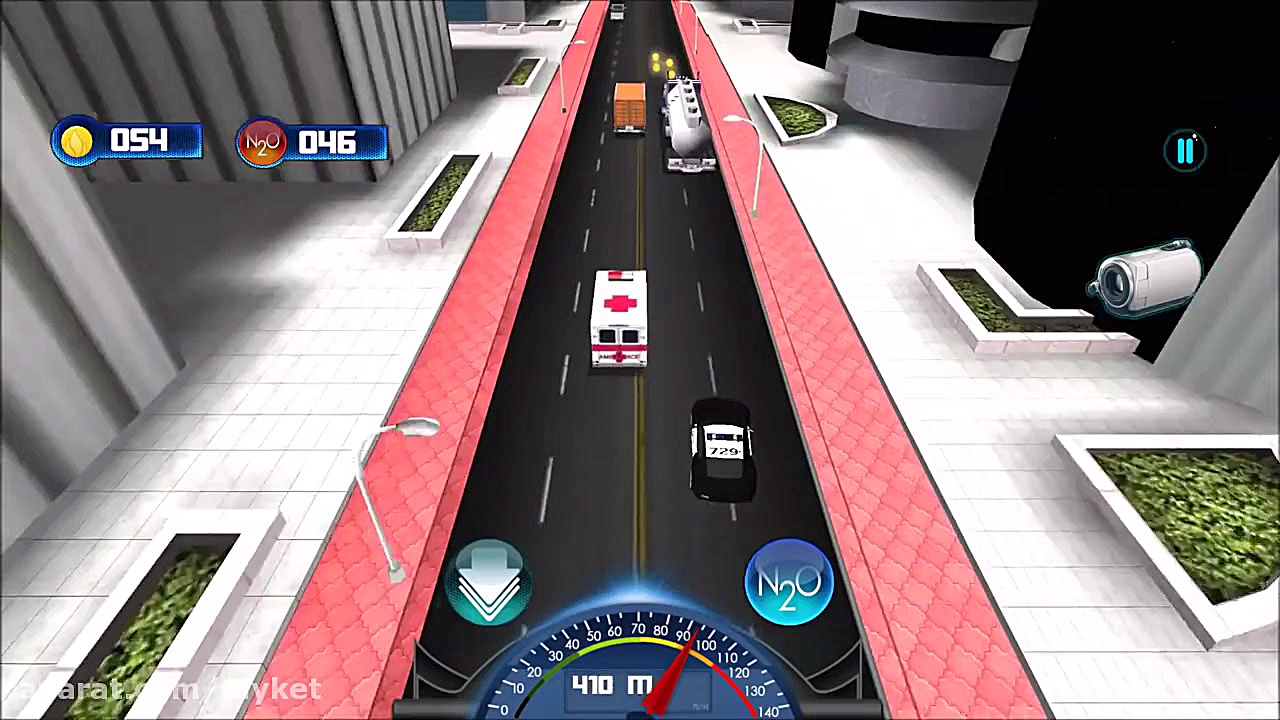Screen dimensions: 1280x720
Task: Click the police car numbered 729
Action: pos(721,450)
